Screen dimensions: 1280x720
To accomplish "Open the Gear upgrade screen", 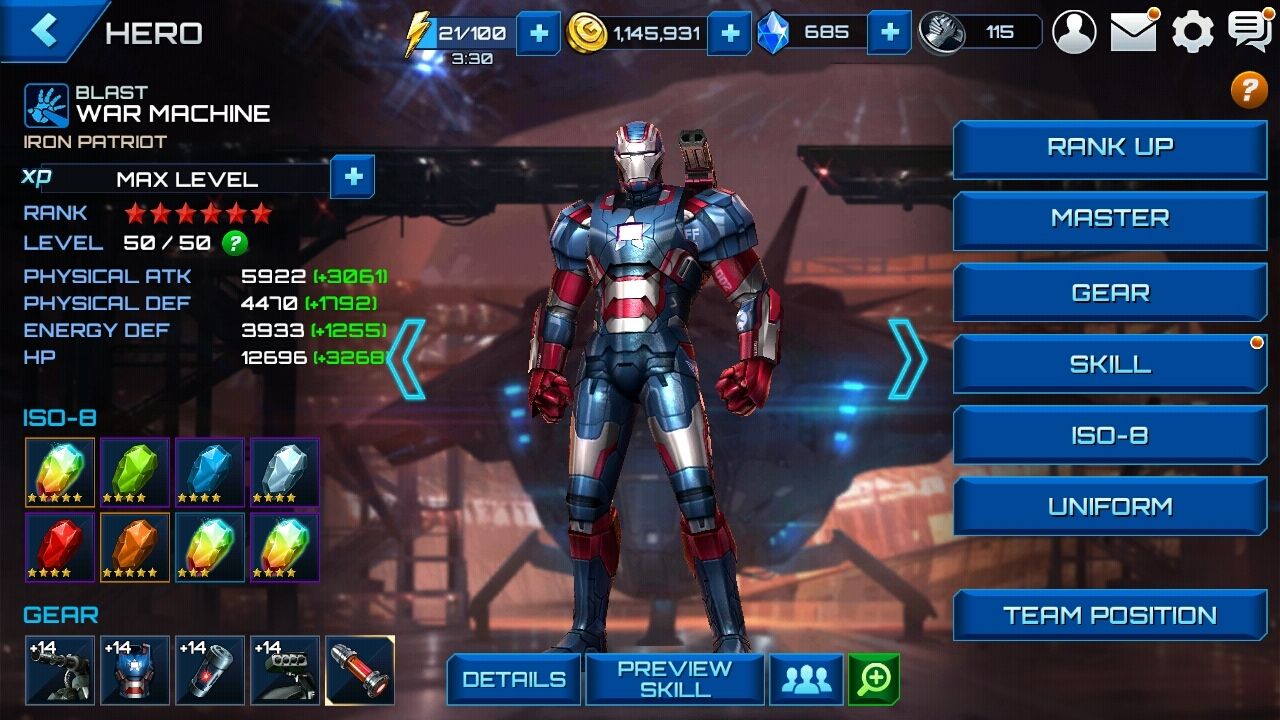I will 1110,292.
